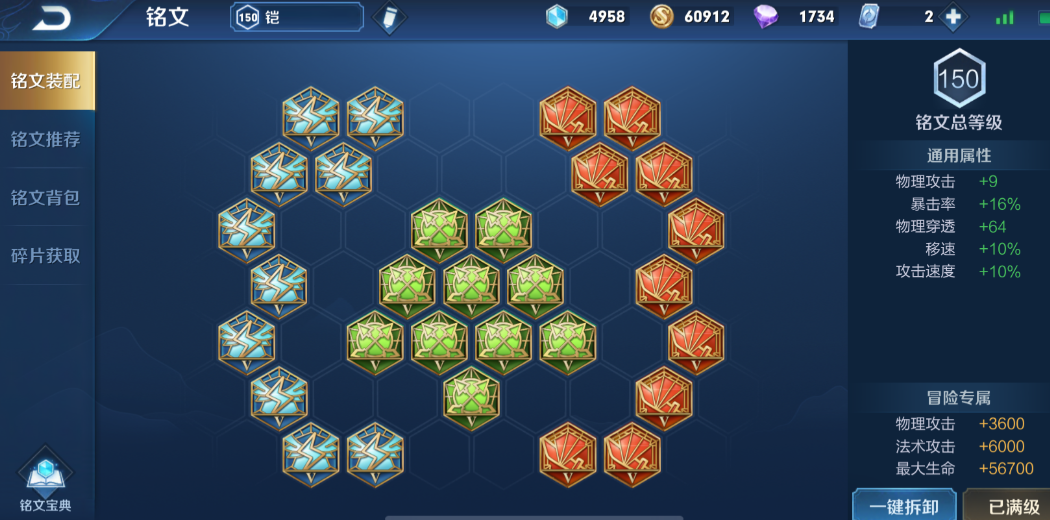This screenshot has height=520, width=1050.
Task: Click the pencil rename icon
Action: pyautogui.click(x=387, y=18)
